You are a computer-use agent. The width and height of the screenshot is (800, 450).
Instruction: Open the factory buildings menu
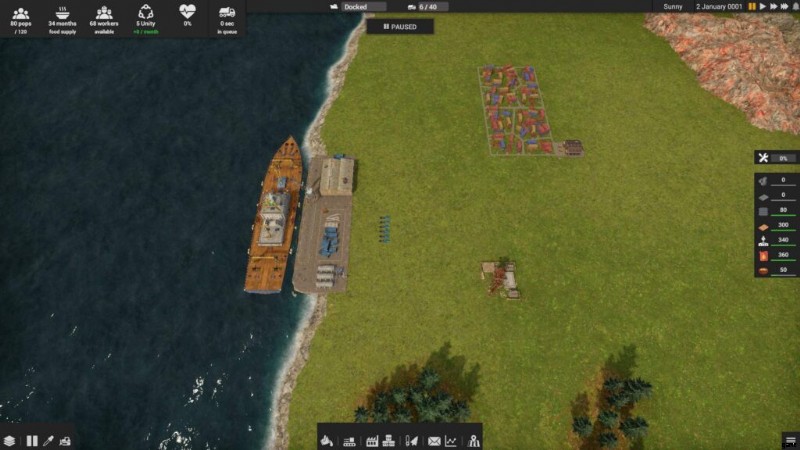pyautogui.click(x=371, y=440)
